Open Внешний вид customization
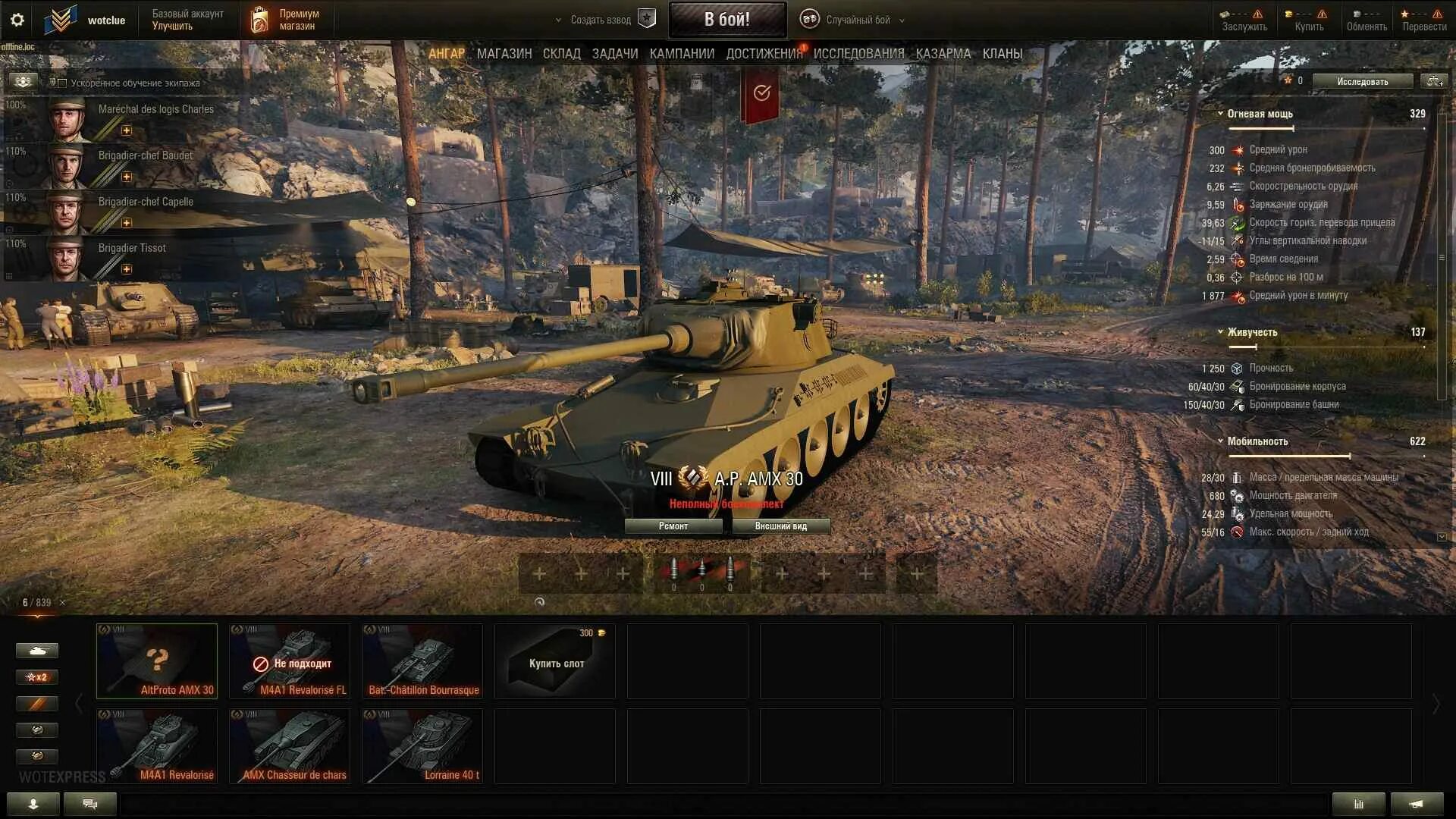The image size is (1456, 819). (x=780, y=526)
